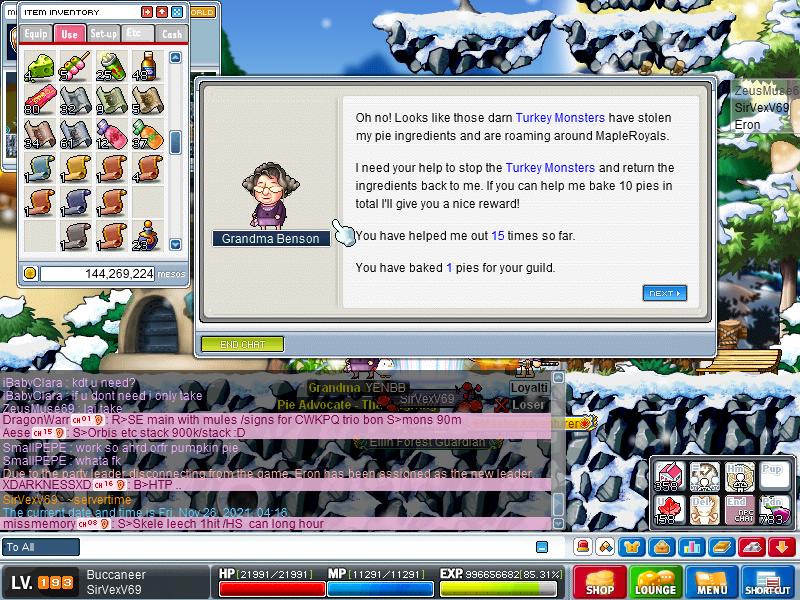Open the main MENU
The width and height of the screenshot is (800, 600).
[712, 583]
